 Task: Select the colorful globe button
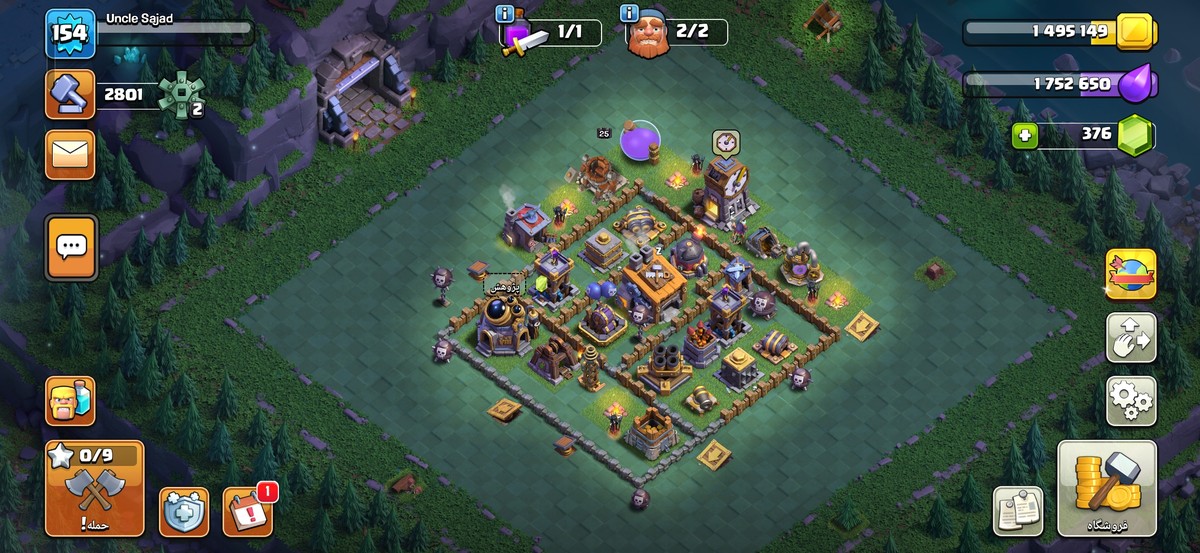click(1131, 274)
